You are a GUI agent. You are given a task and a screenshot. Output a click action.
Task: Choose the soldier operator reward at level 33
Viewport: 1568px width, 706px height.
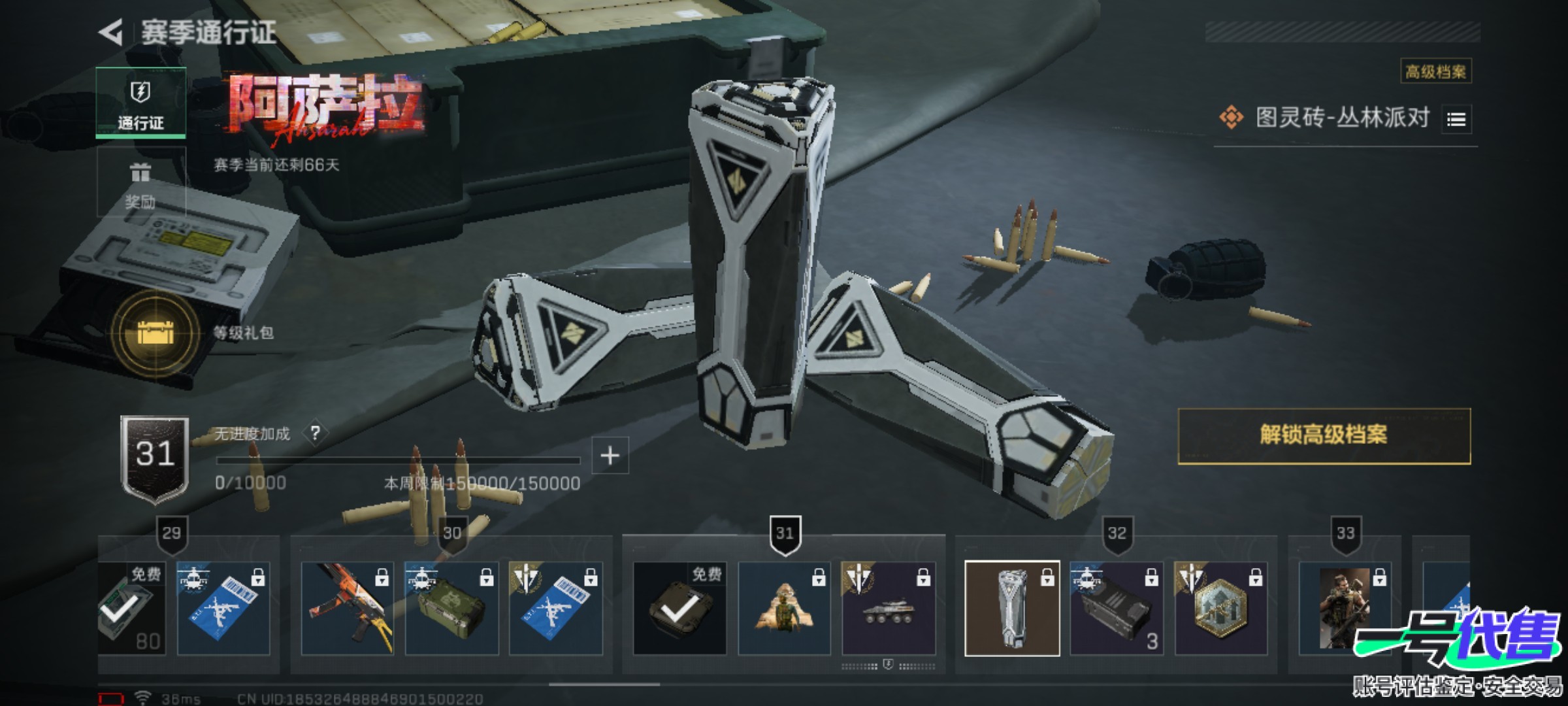click(1345, 609)
